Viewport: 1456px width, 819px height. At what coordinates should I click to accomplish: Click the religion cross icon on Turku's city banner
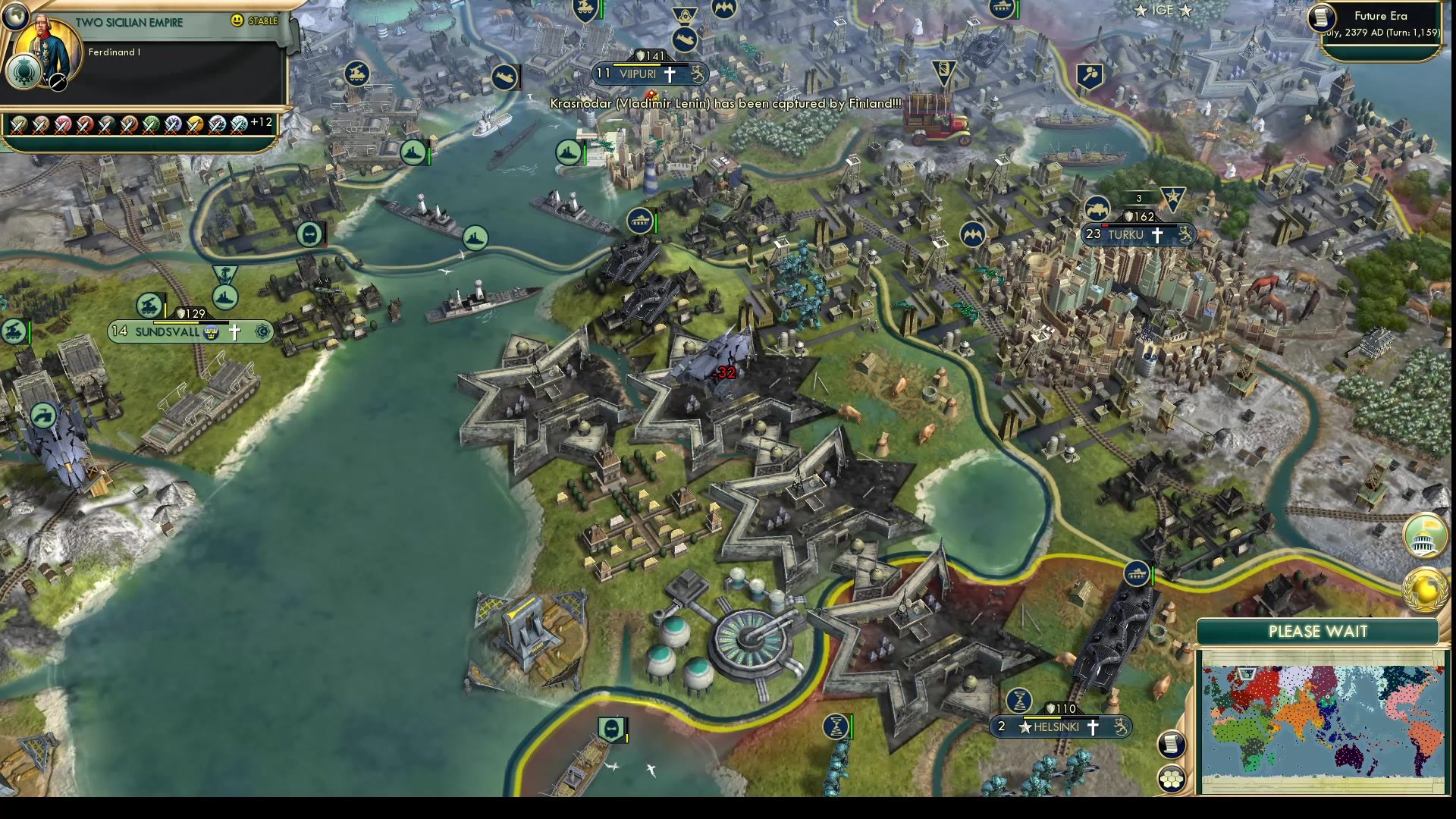1159,235
